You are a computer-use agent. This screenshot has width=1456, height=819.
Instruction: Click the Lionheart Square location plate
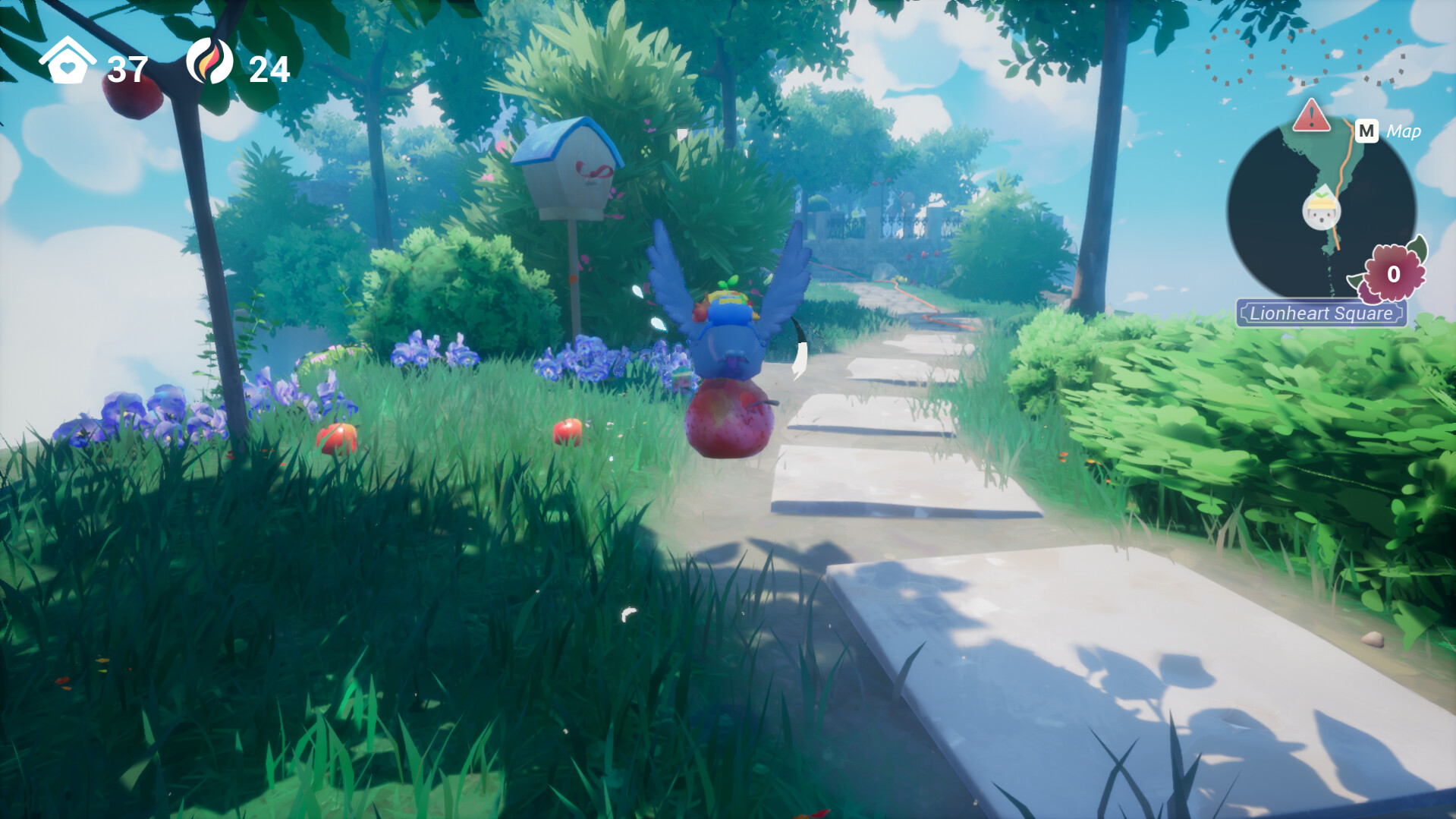[x=1320, y=311]
